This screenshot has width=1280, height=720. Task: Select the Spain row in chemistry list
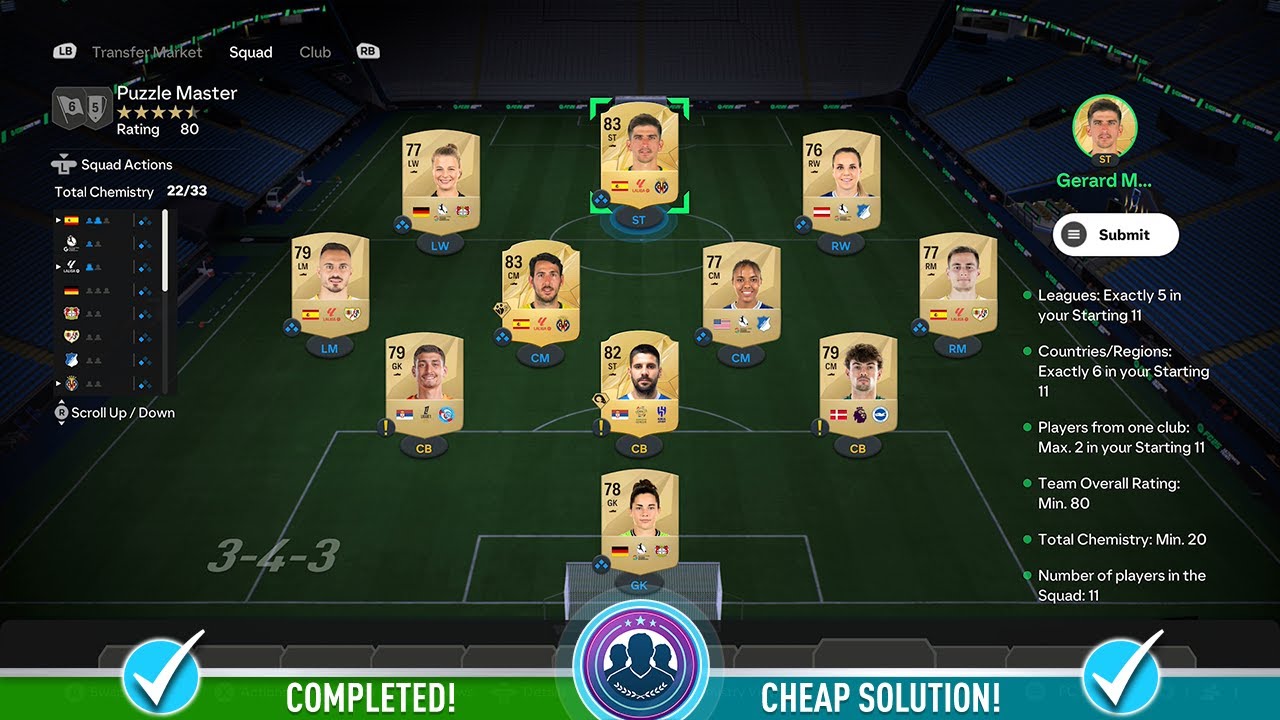click(72, 220)
